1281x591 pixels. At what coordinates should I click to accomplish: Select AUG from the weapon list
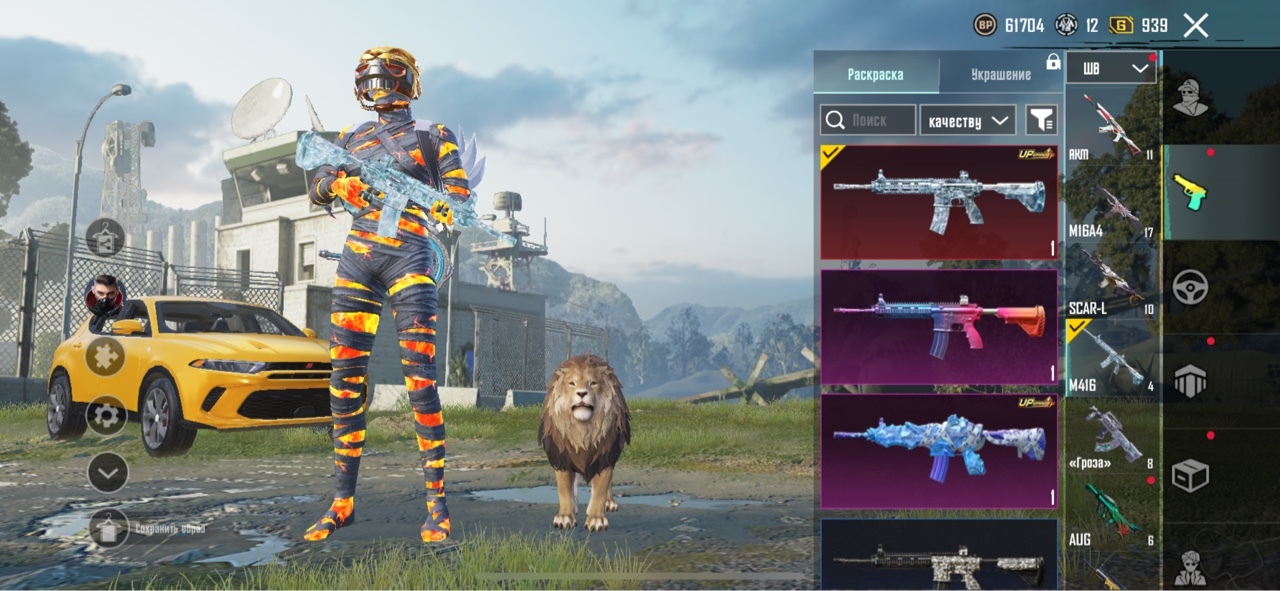(x=1110, y=515)
